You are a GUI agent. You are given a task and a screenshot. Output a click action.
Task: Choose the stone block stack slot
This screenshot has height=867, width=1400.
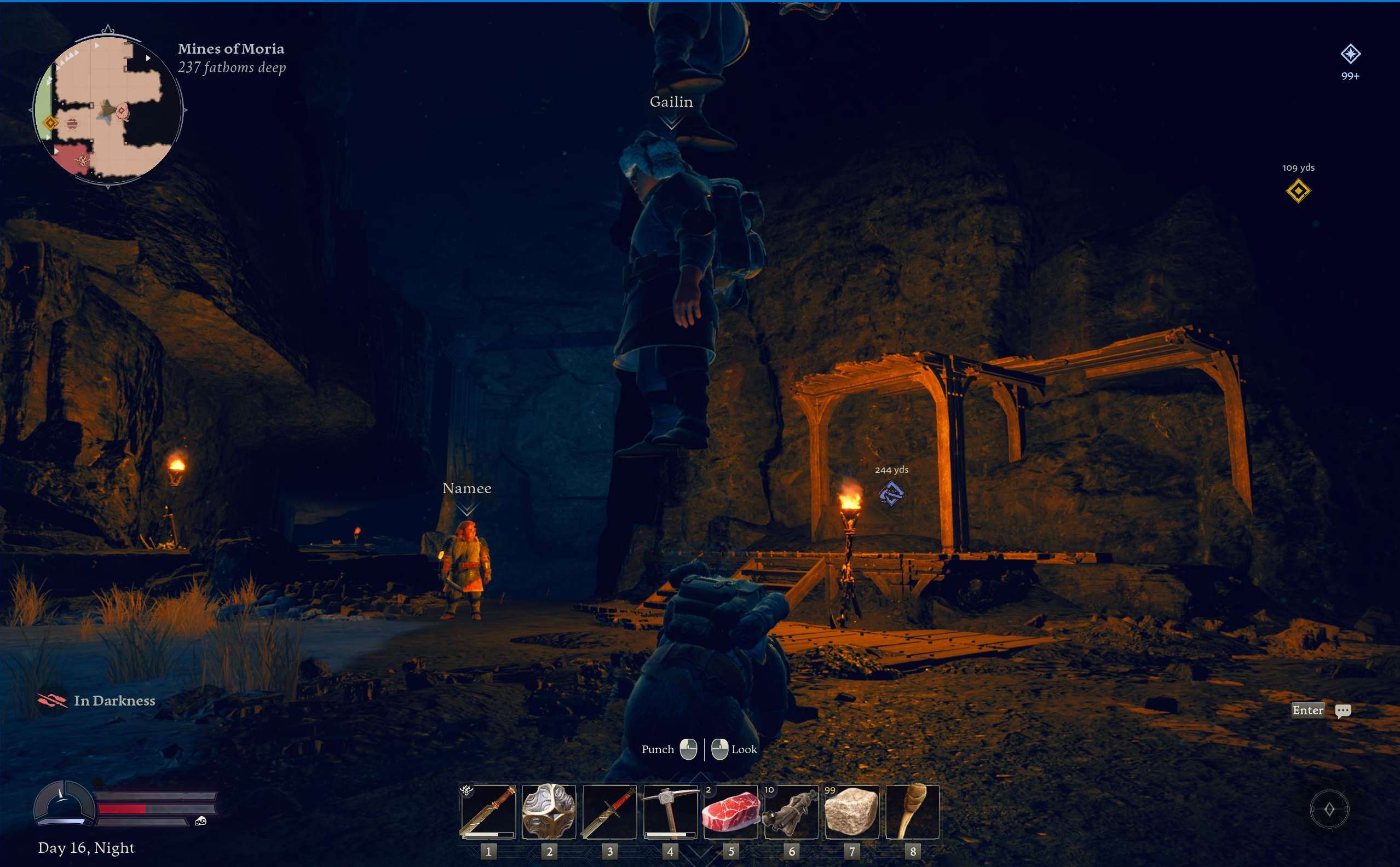click(x=852, y=811)
